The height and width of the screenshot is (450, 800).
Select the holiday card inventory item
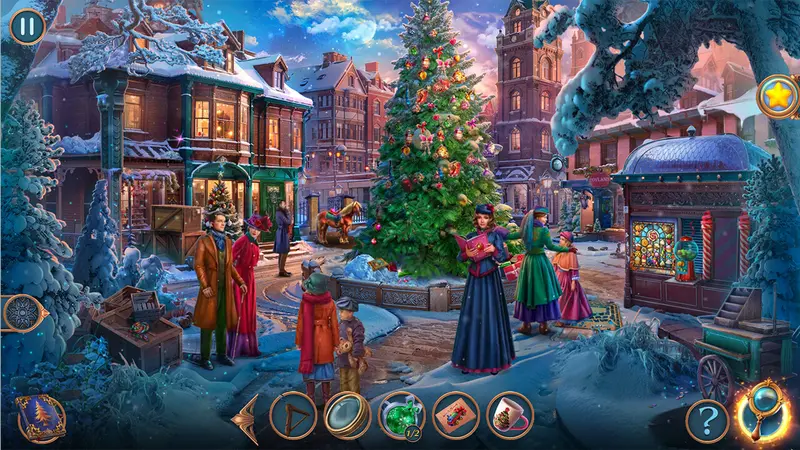click(456, 416)
